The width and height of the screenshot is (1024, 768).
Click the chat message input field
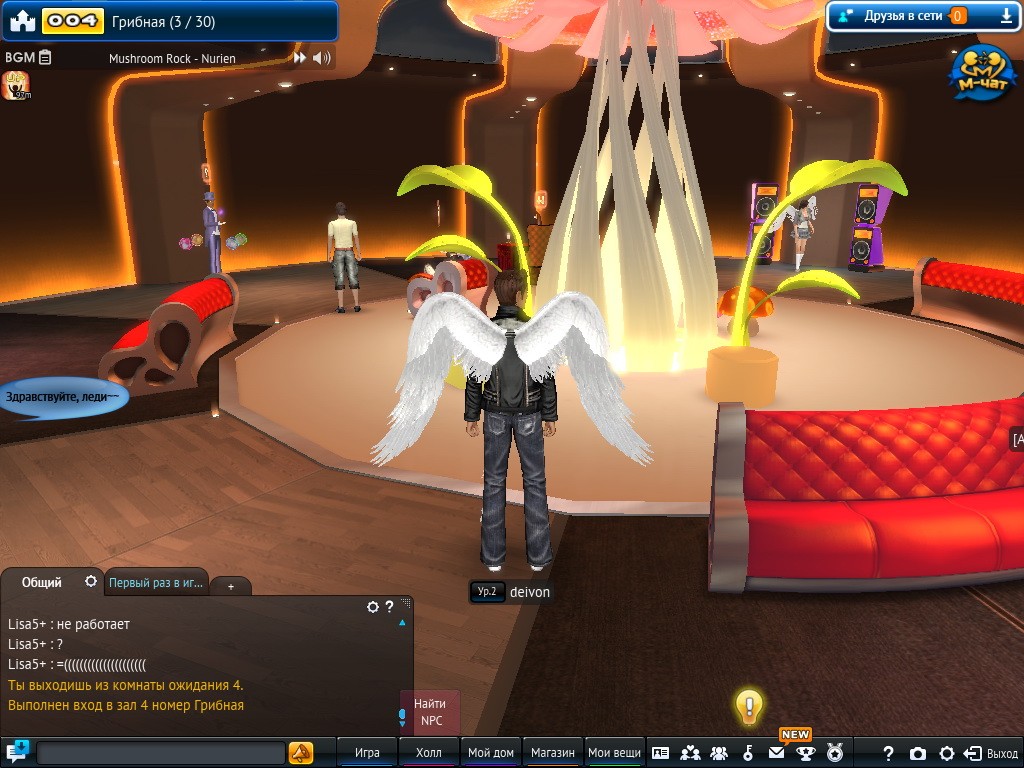click(x=160, y=753)
